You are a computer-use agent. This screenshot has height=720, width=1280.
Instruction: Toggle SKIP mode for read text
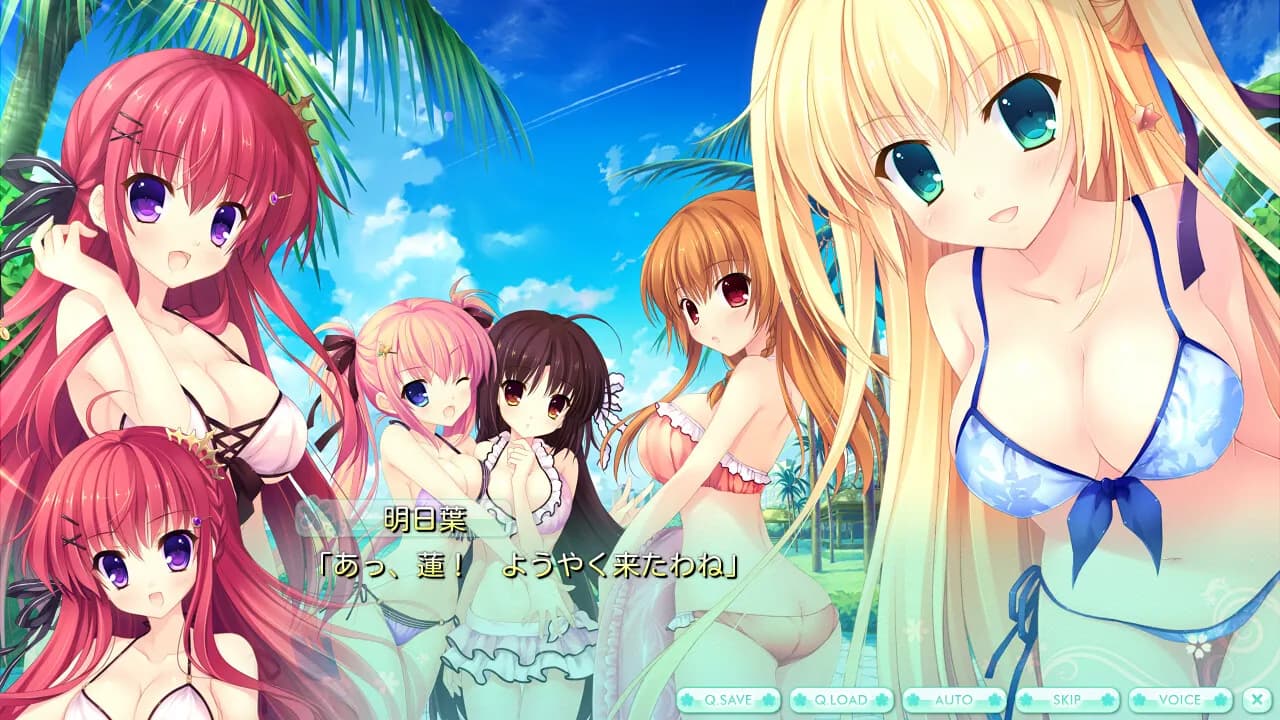pos(1067,700)
